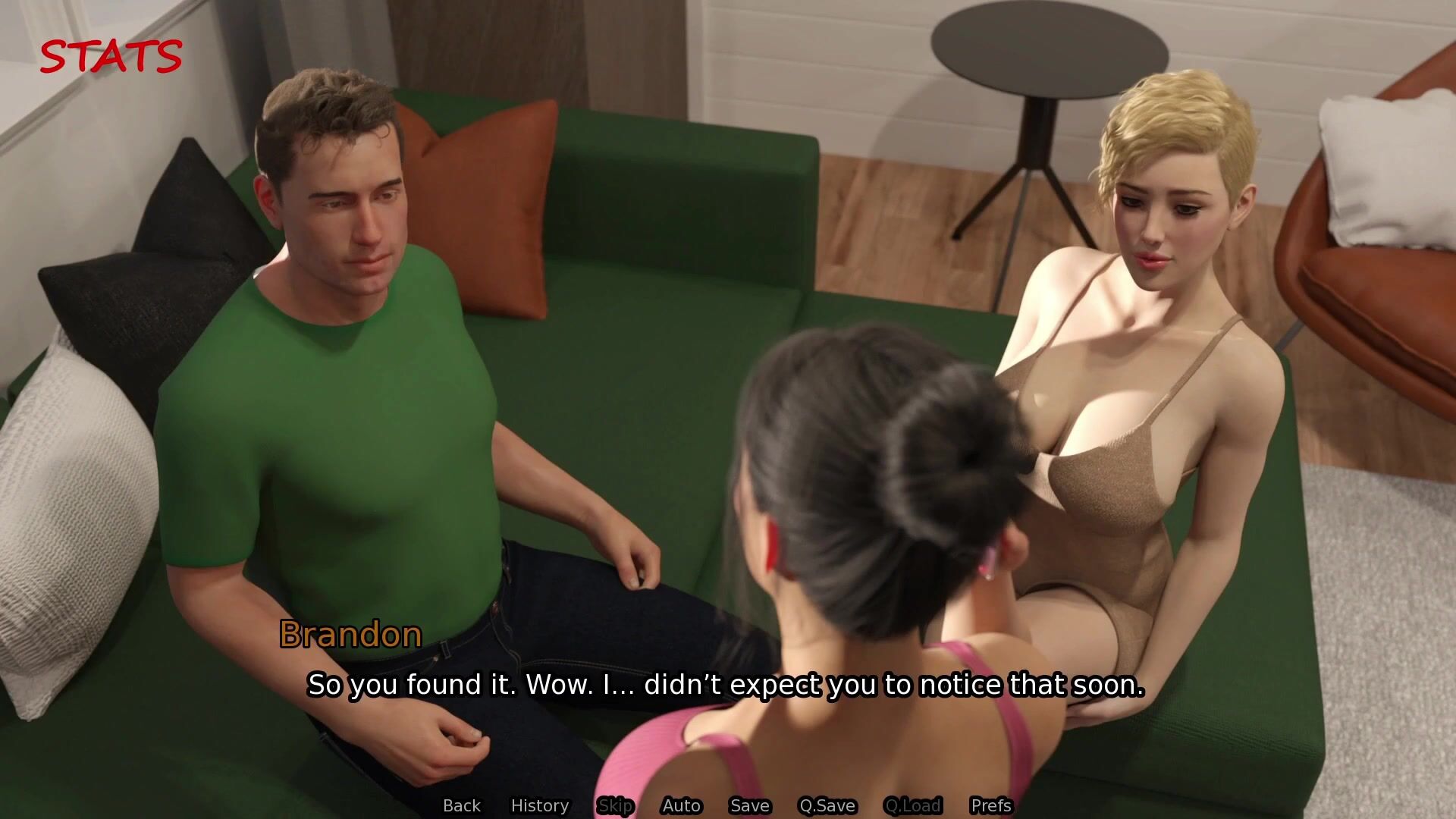
Task: Go Back to the previous line
Action: (x=462, y=805)
